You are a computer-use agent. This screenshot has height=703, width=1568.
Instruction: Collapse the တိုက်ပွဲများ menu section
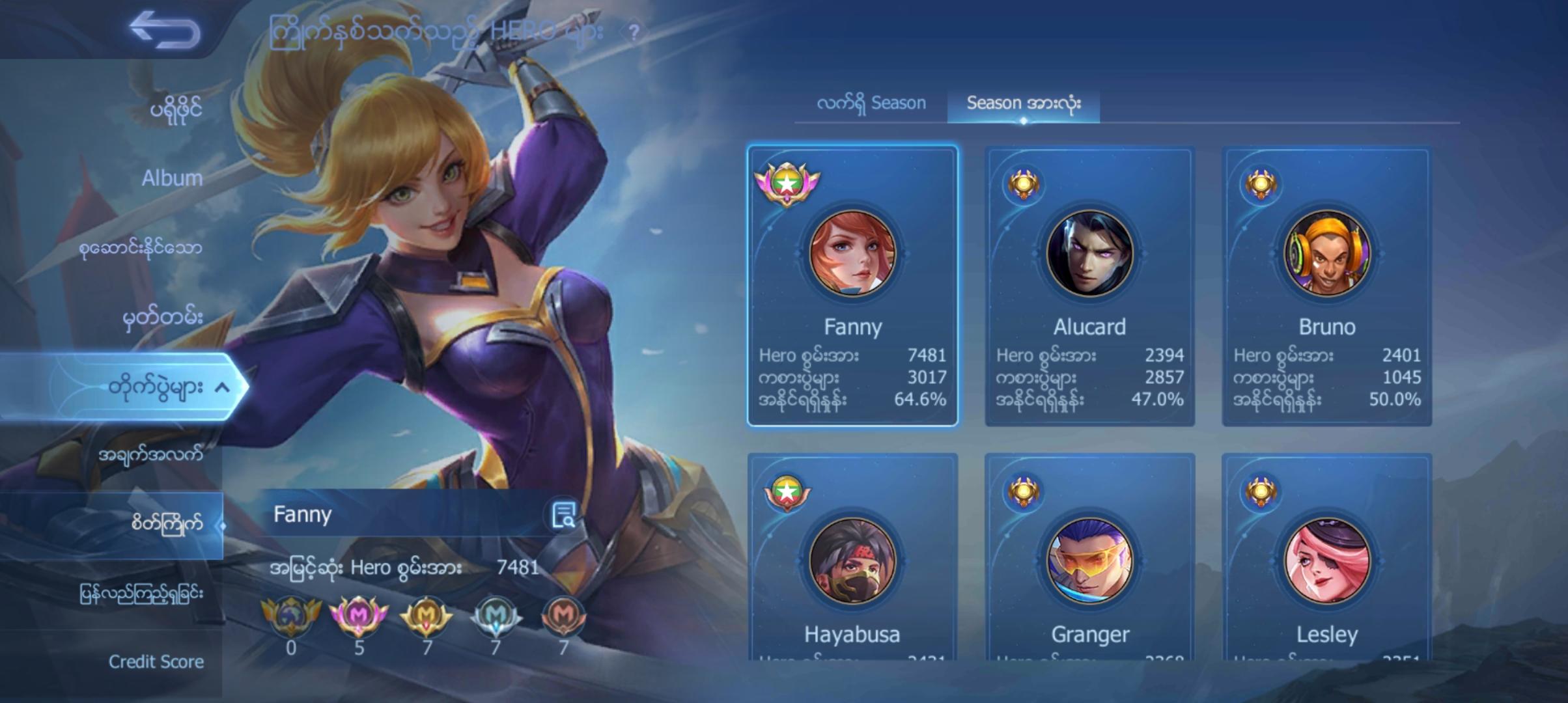click(x=221, y=388)
